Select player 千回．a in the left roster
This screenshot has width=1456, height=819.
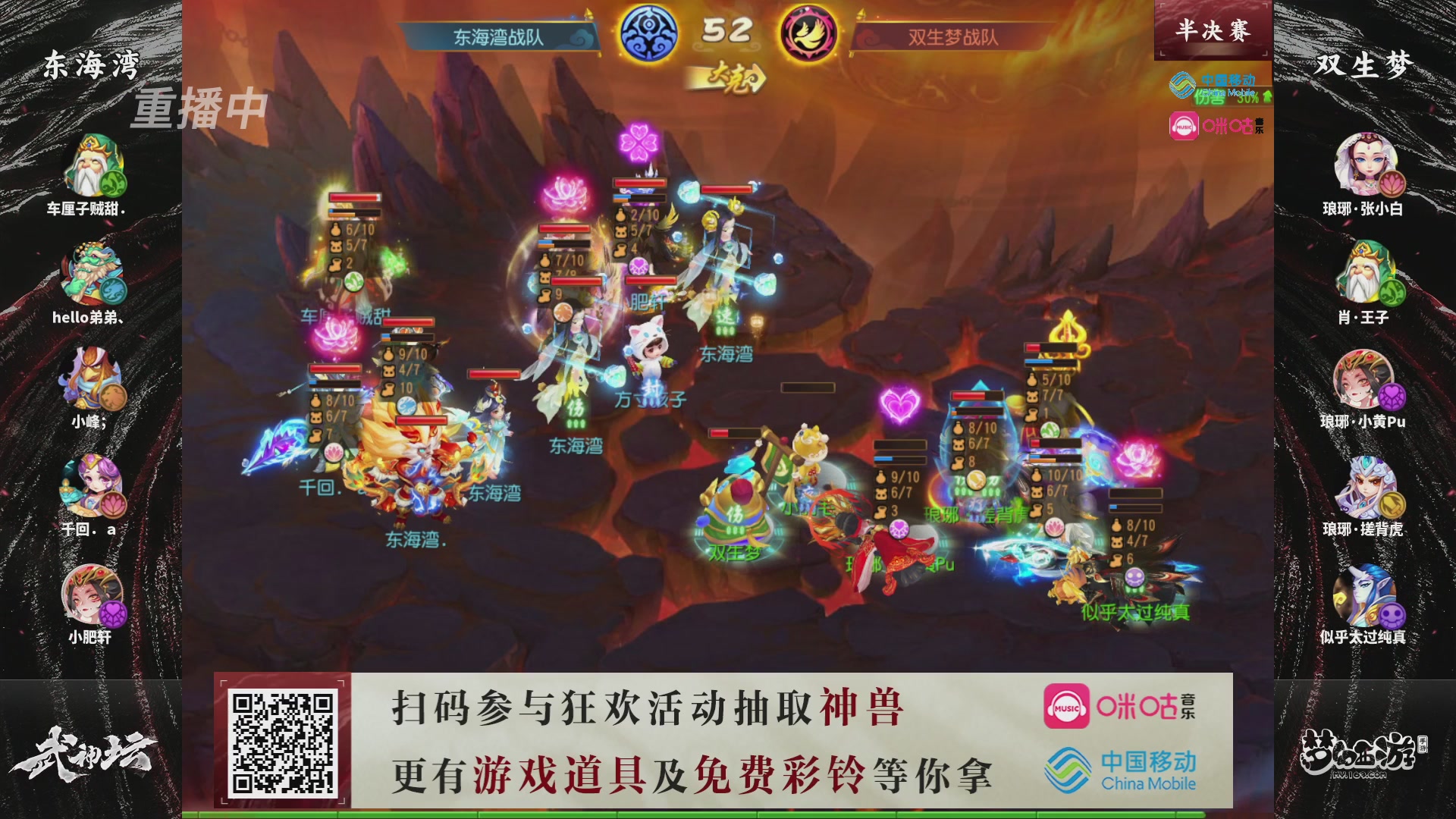93,485
